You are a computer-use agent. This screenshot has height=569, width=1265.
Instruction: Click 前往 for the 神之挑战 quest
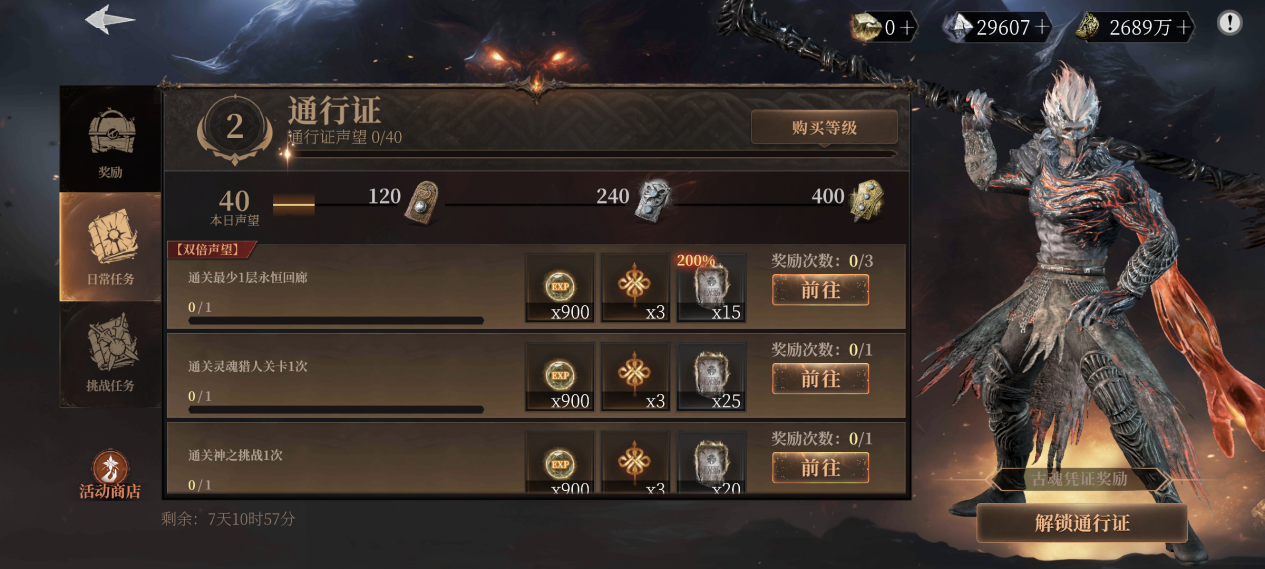[820, 467]
